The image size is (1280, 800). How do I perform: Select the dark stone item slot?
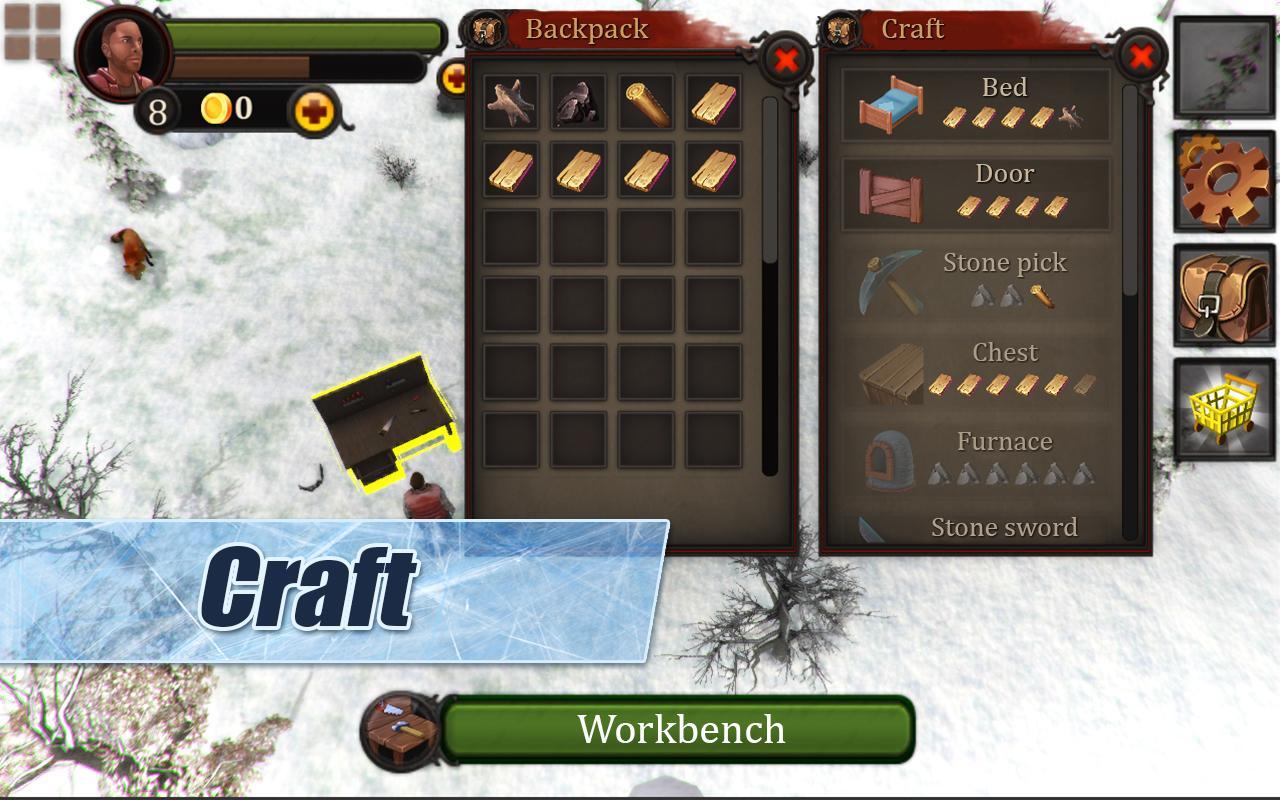(578, 102)
